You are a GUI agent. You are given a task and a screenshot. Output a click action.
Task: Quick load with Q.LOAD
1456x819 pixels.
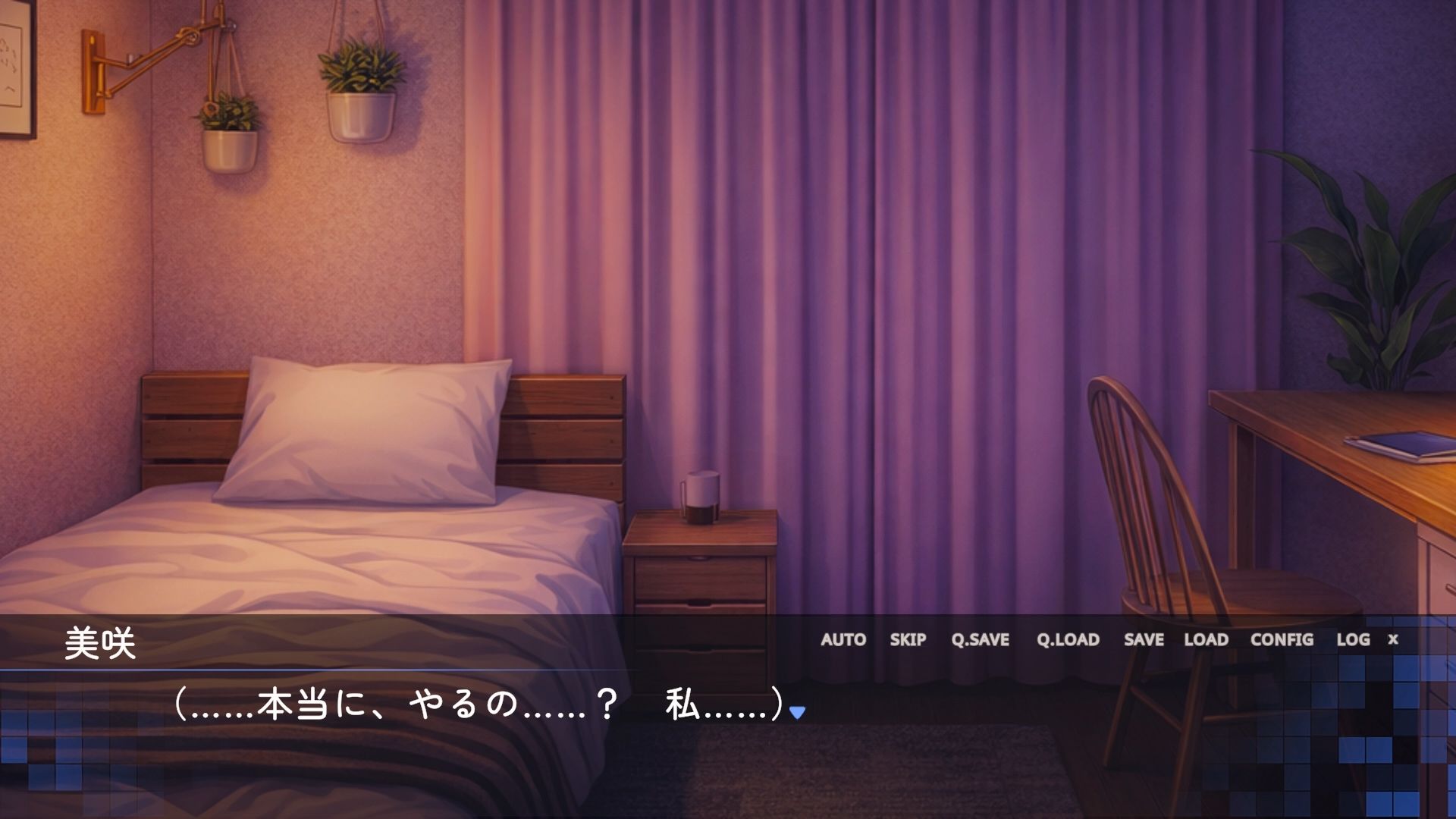[1068, 639]
